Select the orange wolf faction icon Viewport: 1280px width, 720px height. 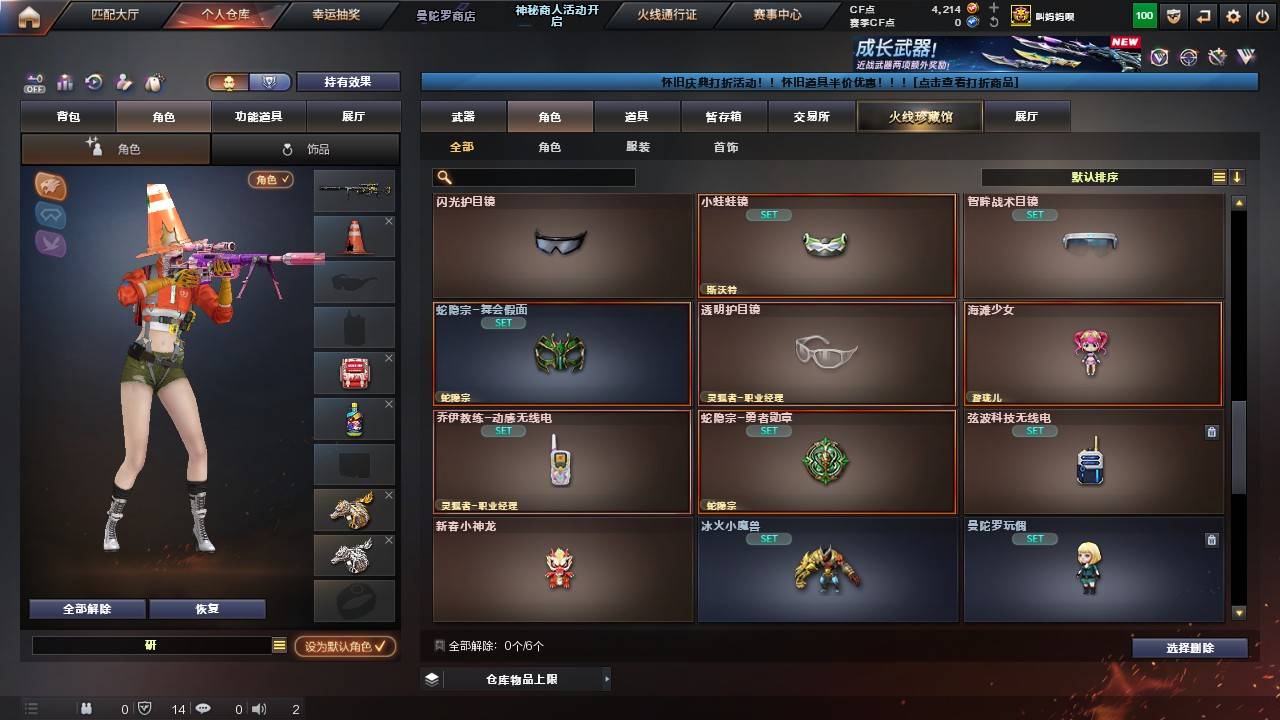click(x=48, y=185)
